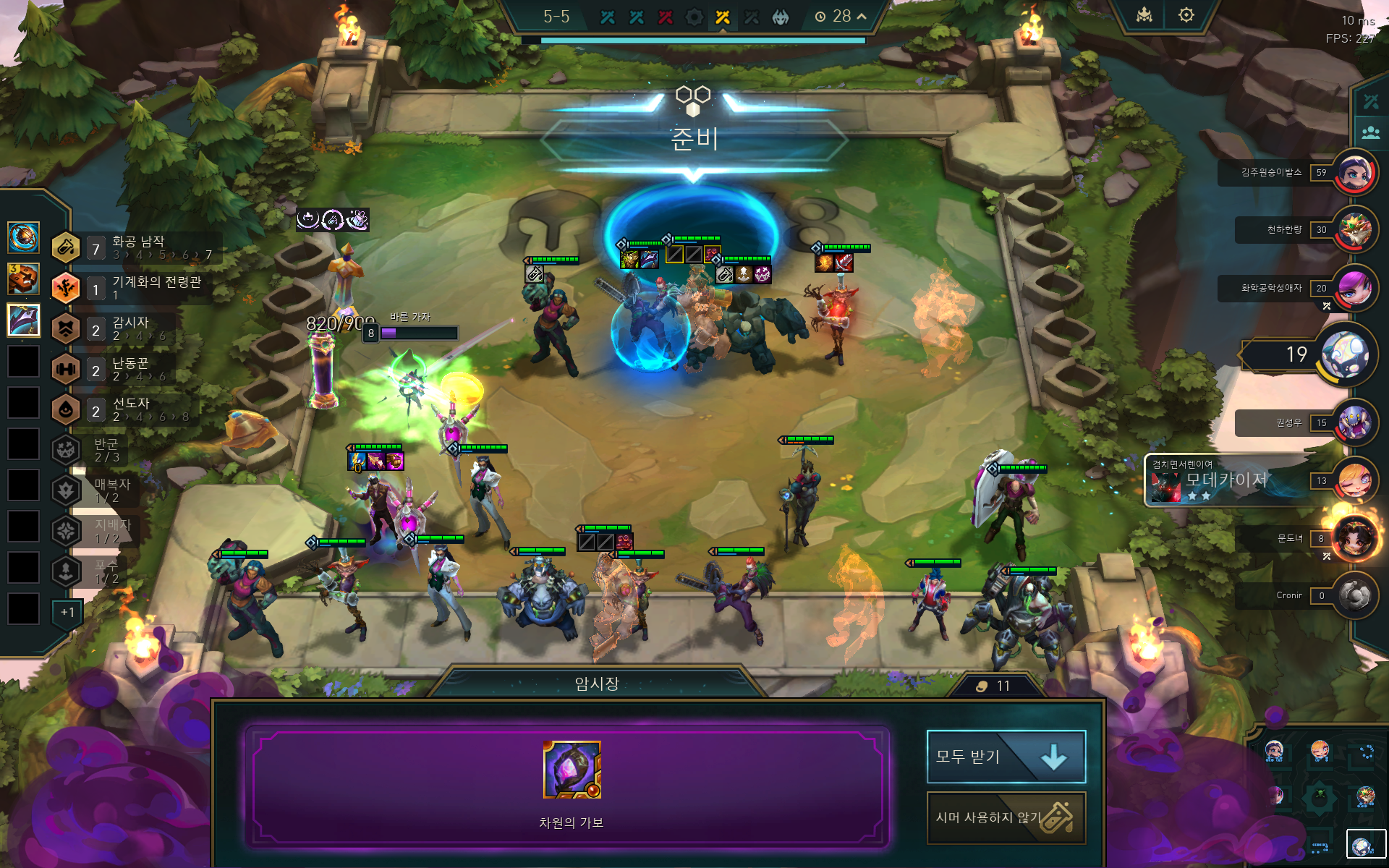Click the 시머 사용하지 않기 button
This screenshot has height=868, width=1389.
[x=1006, y=817]
